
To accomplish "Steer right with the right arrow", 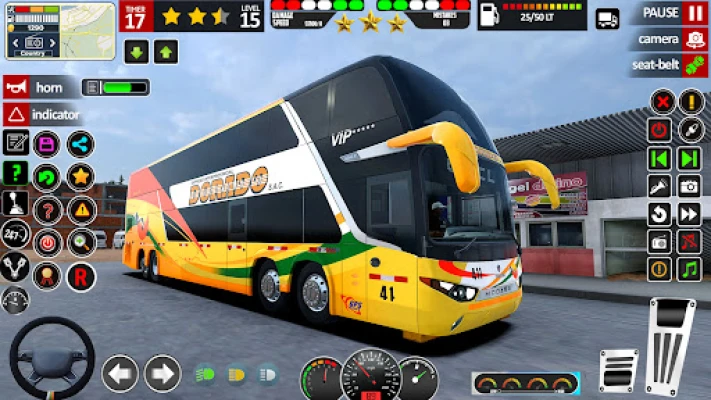I will point(162,374).
